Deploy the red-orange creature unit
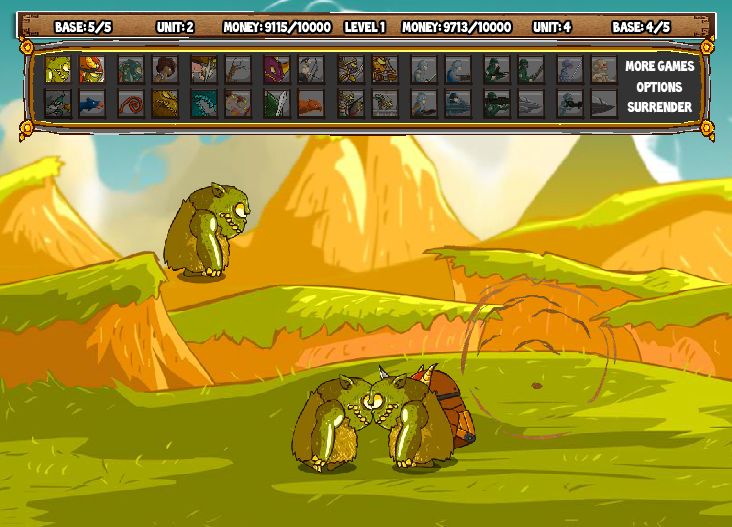This screenshot has height=527, width=732. point(91,69)
